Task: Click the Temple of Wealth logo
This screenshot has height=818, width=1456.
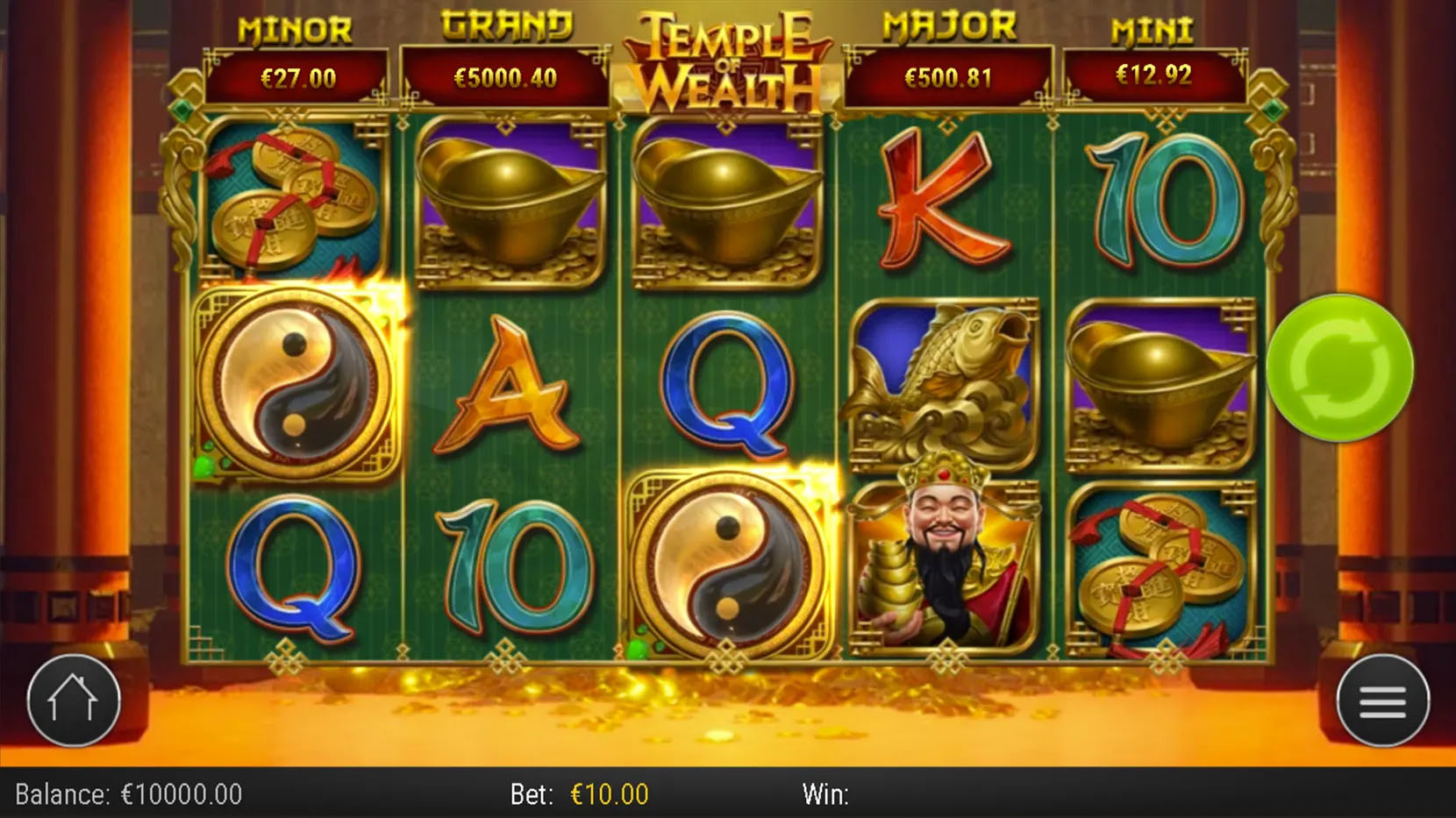Action: (x=728, y=57)
